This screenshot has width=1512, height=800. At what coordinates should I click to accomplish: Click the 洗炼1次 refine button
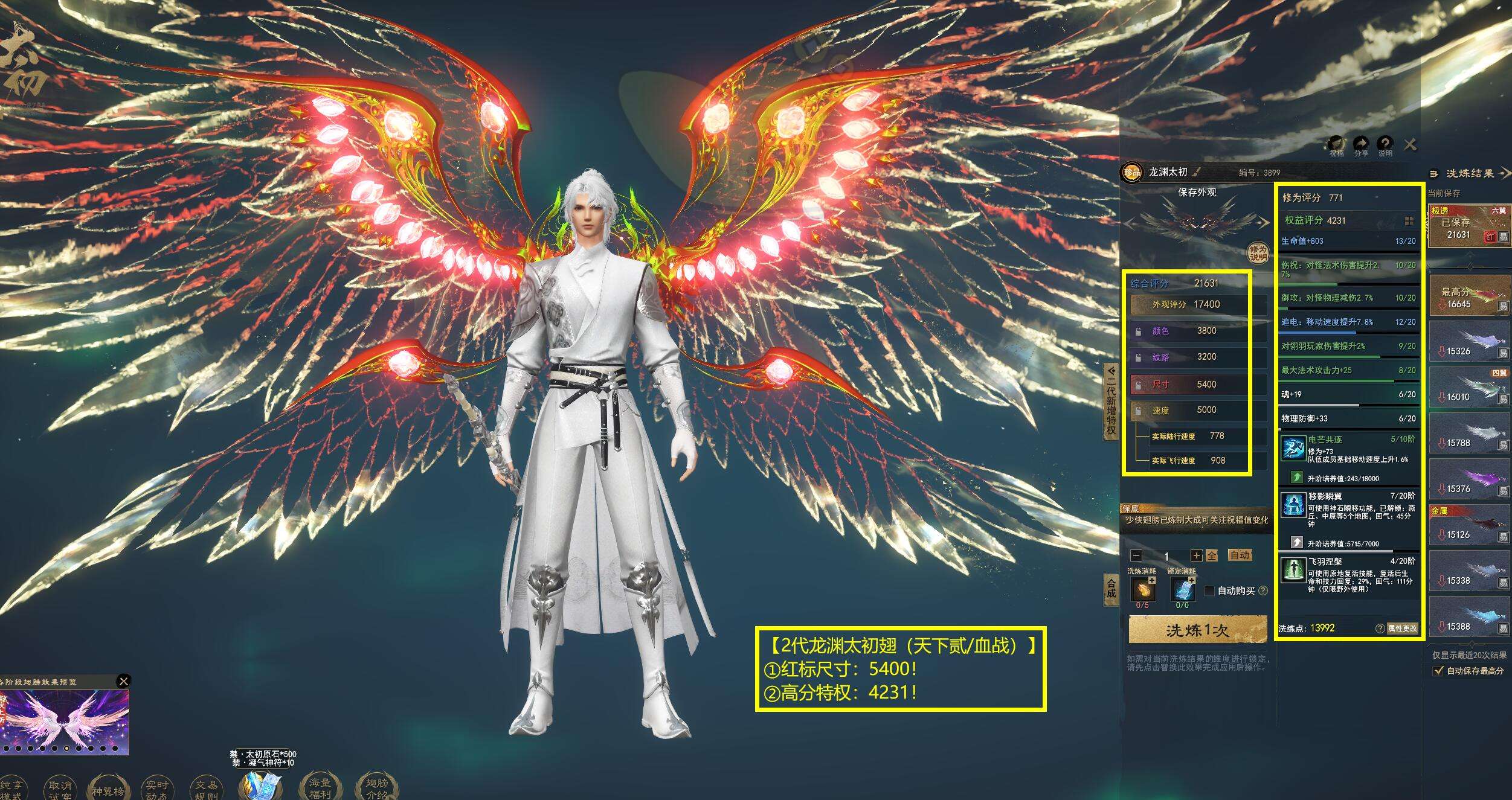[1197, 630]
